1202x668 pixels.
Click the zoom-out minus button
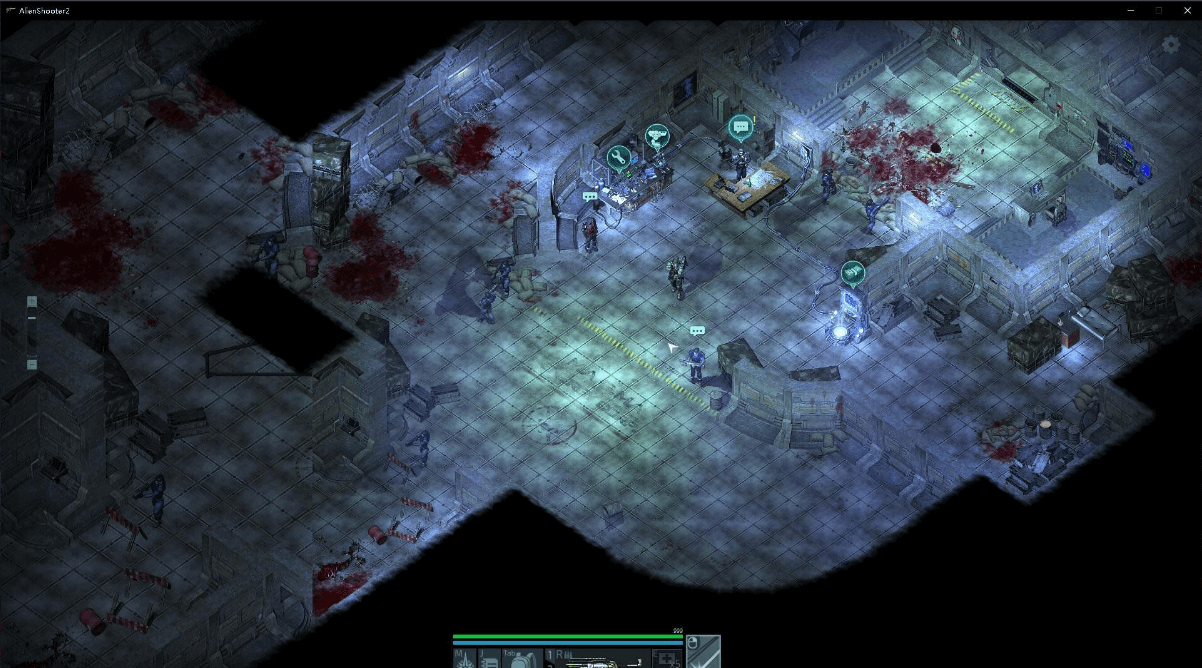point(32,365)
